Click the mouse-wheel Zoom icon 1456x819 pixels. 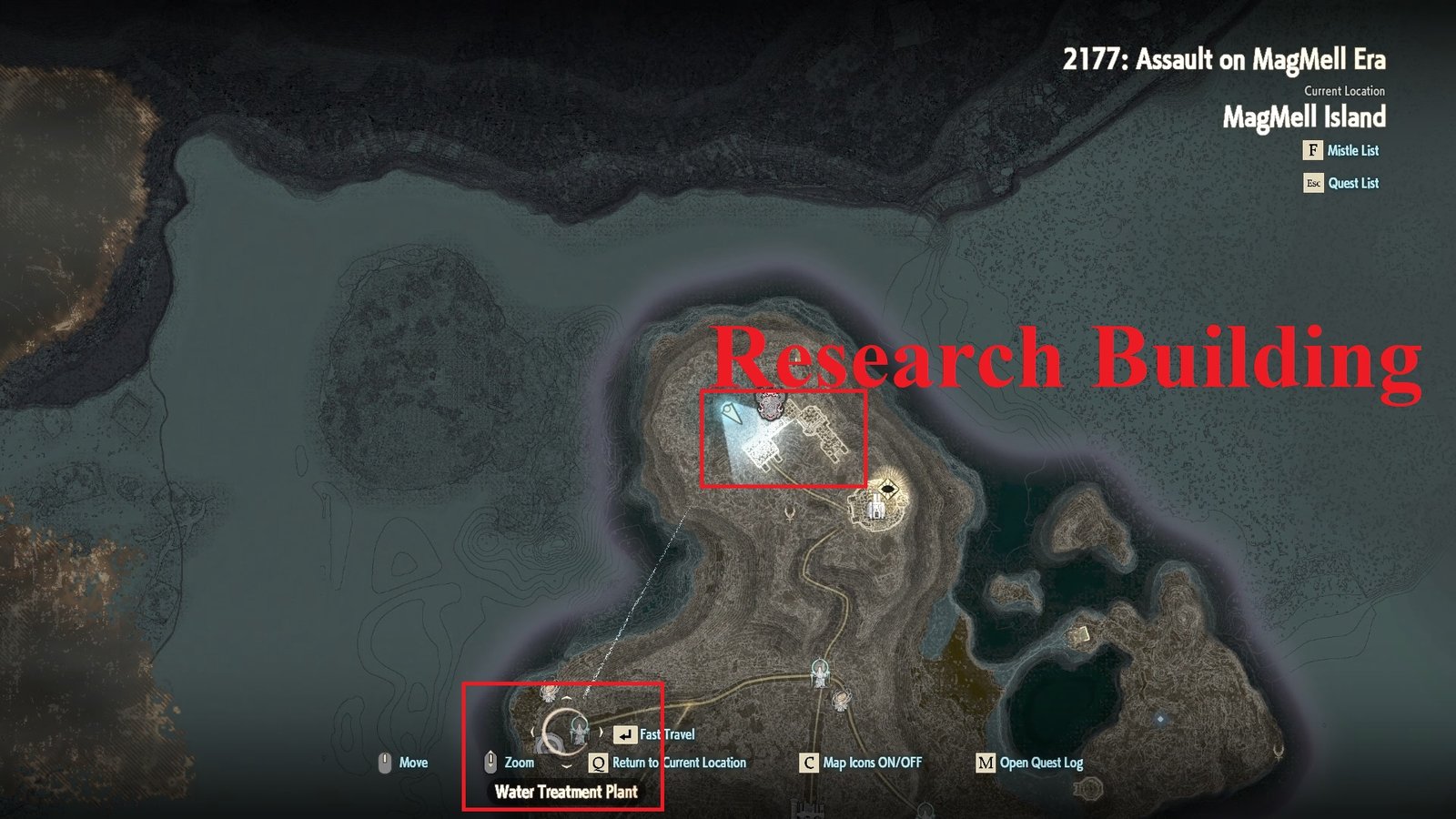tap(490, 763)
